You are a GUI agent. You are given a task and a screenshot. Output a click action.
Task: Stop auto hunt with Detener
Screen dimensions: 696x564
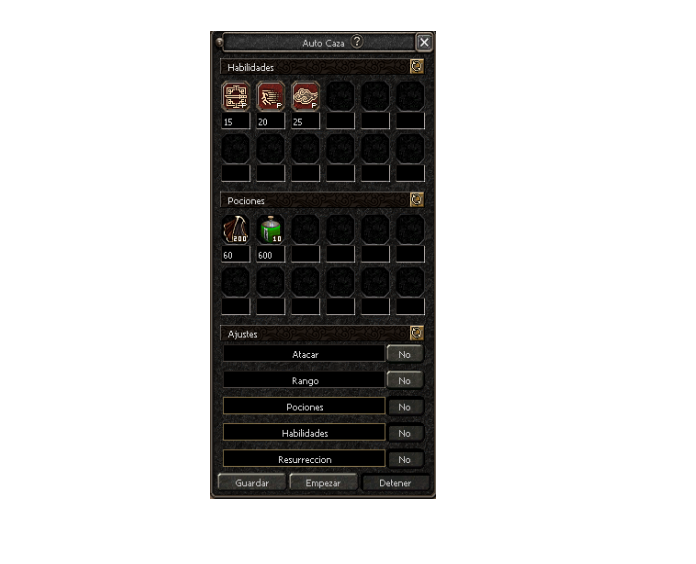click(x=395, y=483)
